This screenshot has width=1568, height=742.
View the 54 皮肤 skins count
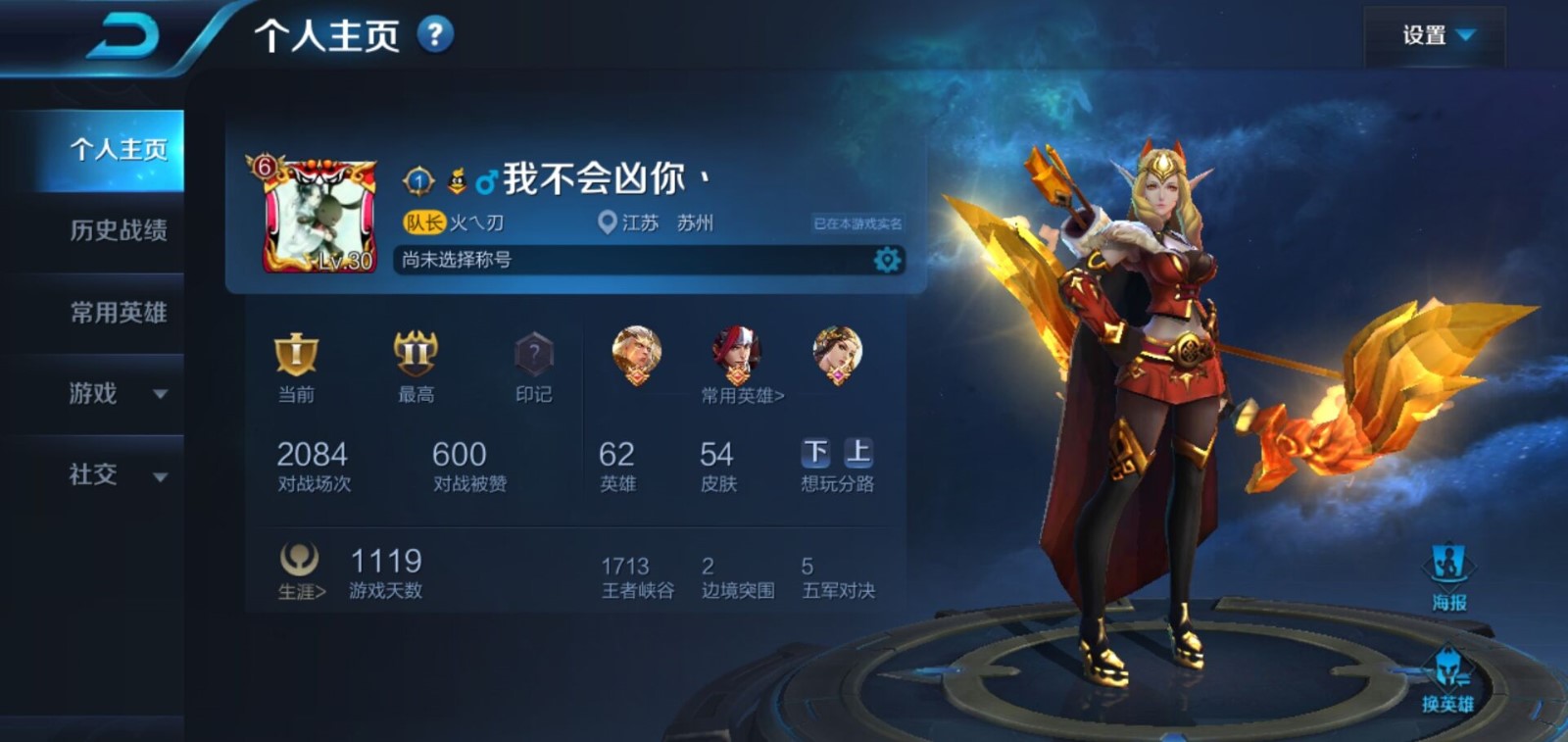point(717,466)
